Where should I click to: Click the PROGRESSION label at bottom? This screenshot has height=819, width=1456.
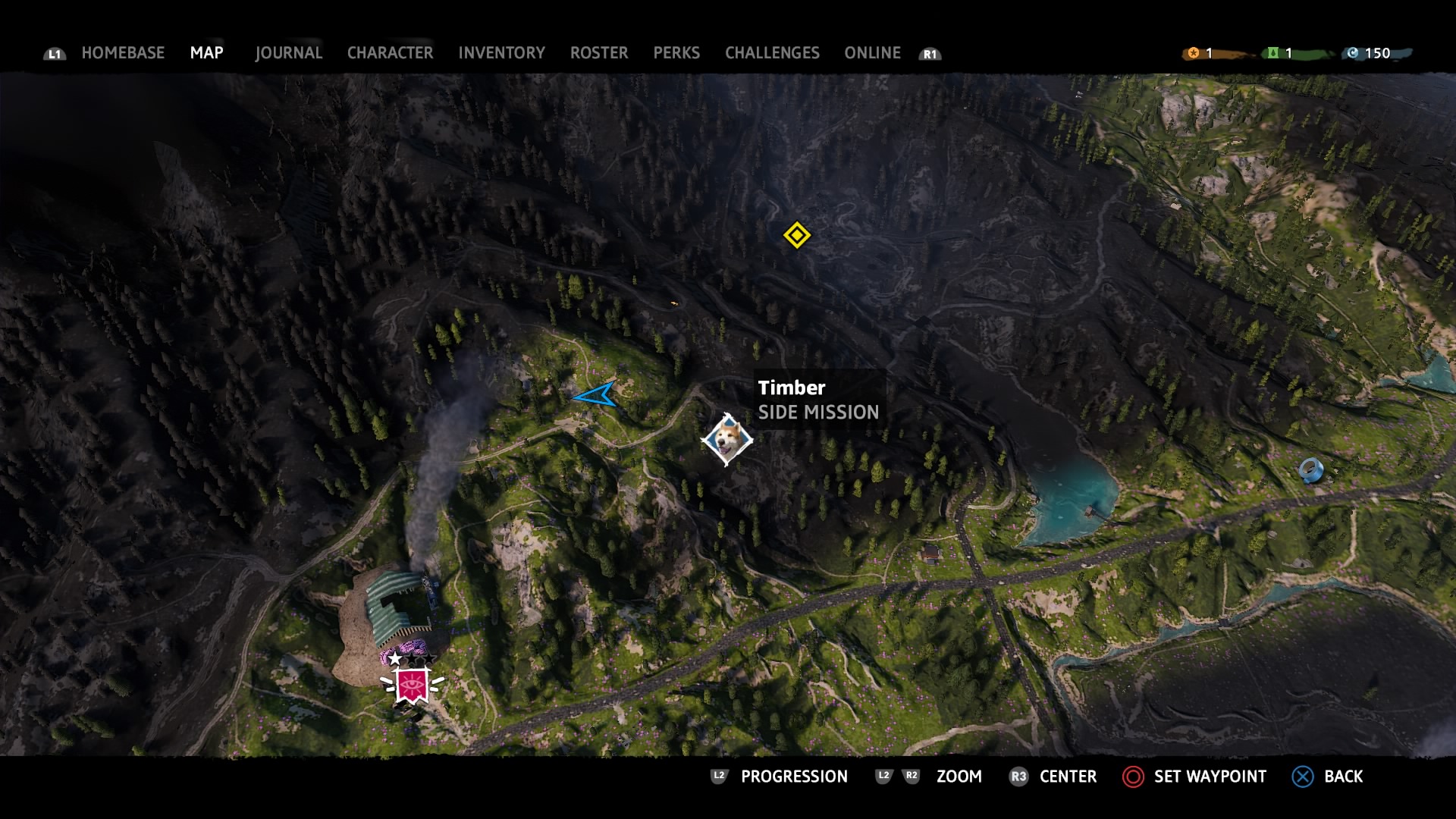[x=793, y=777]
